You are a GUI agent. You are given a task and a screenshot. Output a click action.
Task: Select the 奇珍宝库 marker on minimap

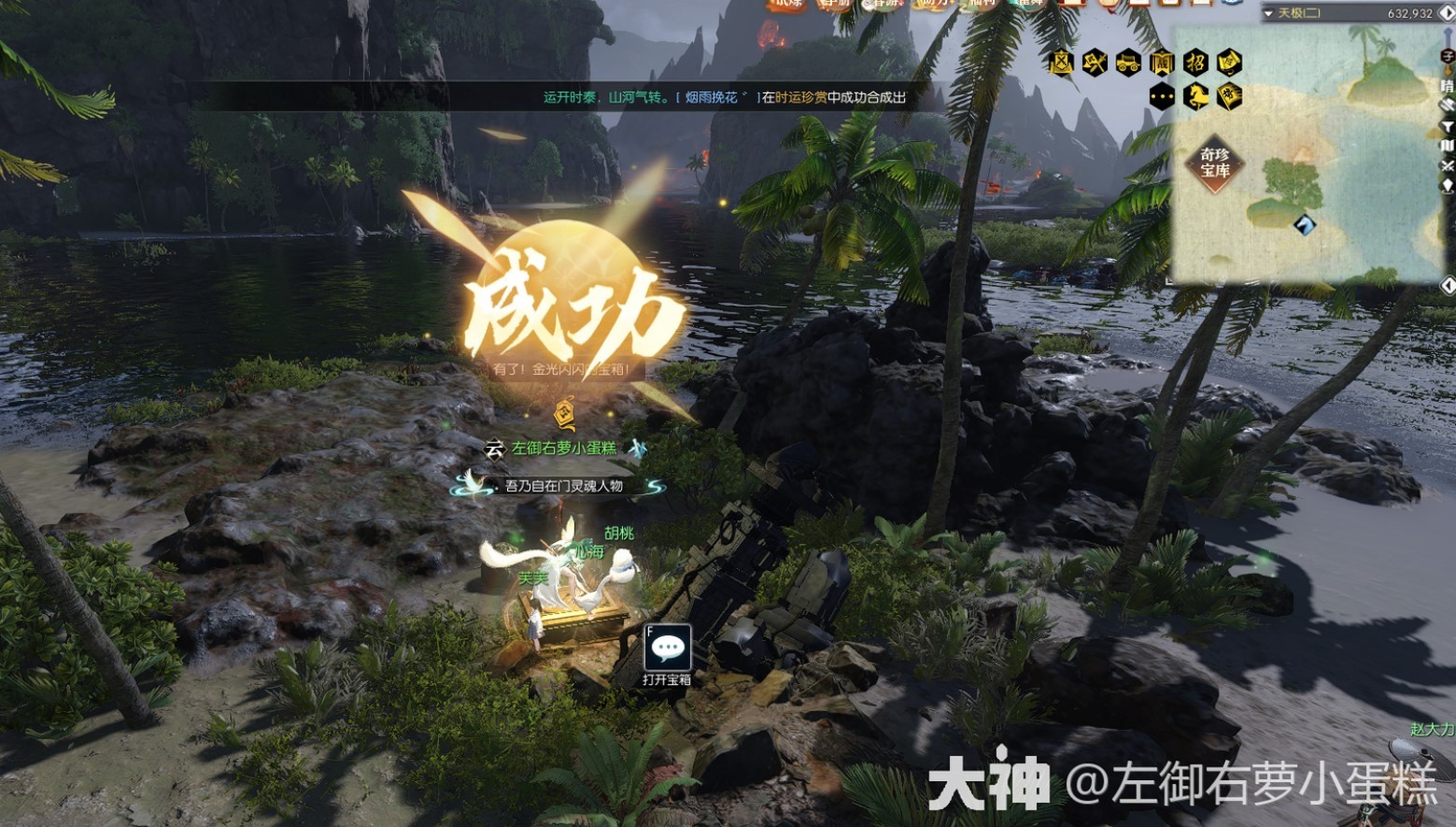pyautogui.click(x=1215, y=163)
